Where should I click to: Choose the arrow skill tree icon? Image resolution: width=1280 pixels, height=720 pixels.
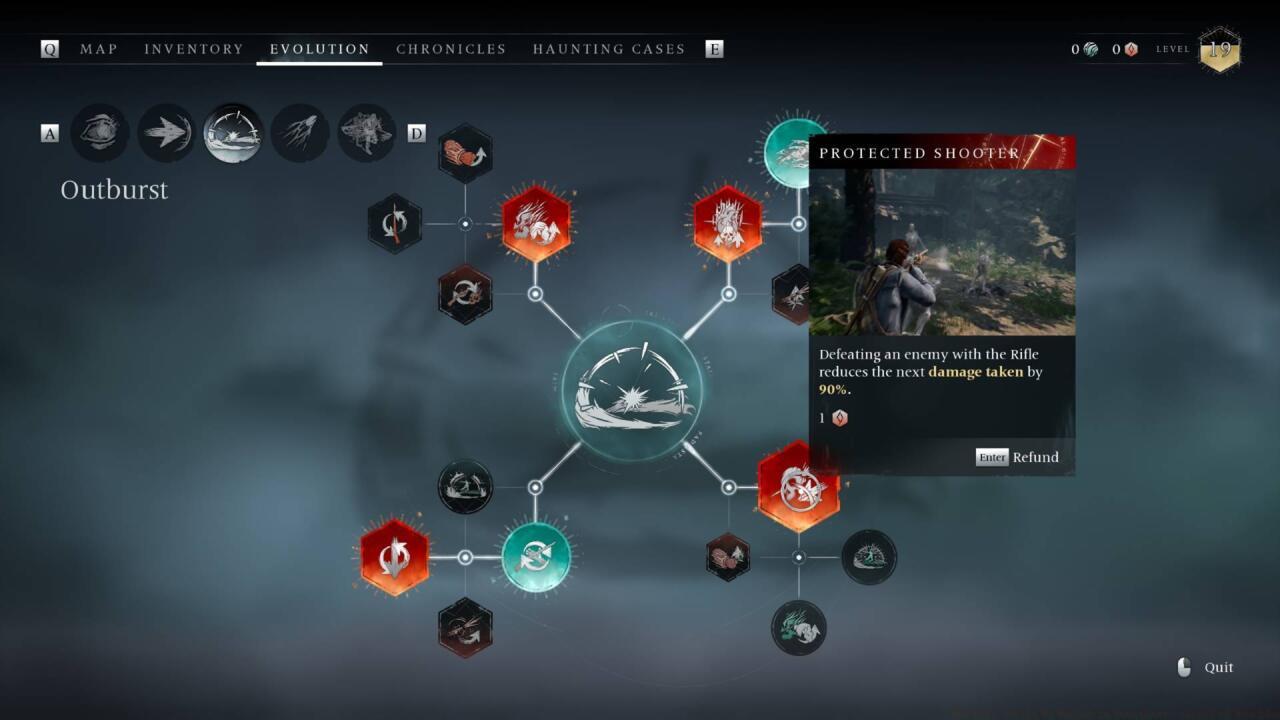click(166, 133)
